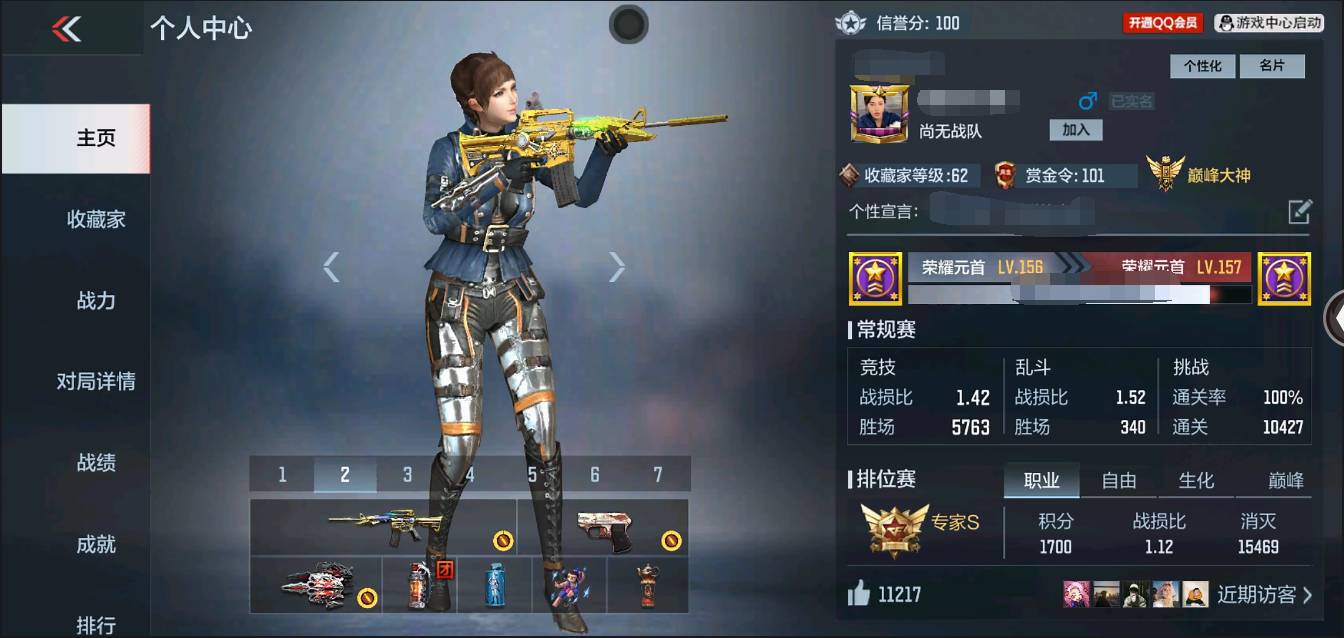Open 近期访客 recent visitors list
Image resolution: width=1344 pixels, height=638 pixels.
[x=1264, y=595]
